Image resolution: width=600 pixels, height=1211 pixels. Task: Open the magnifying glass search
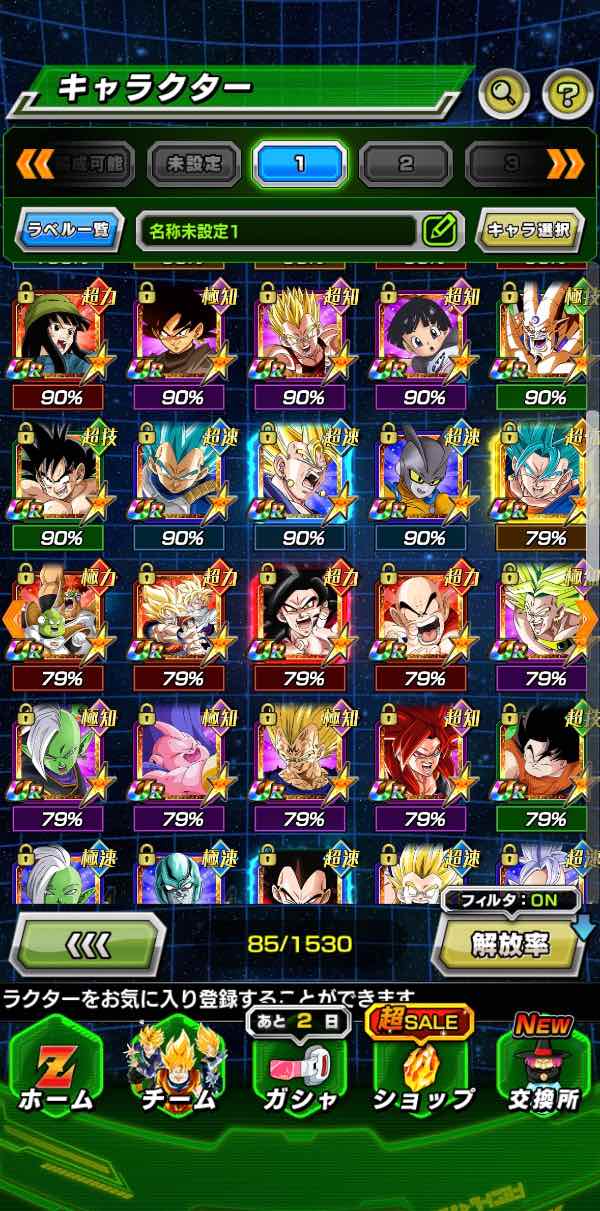(504, 95)
